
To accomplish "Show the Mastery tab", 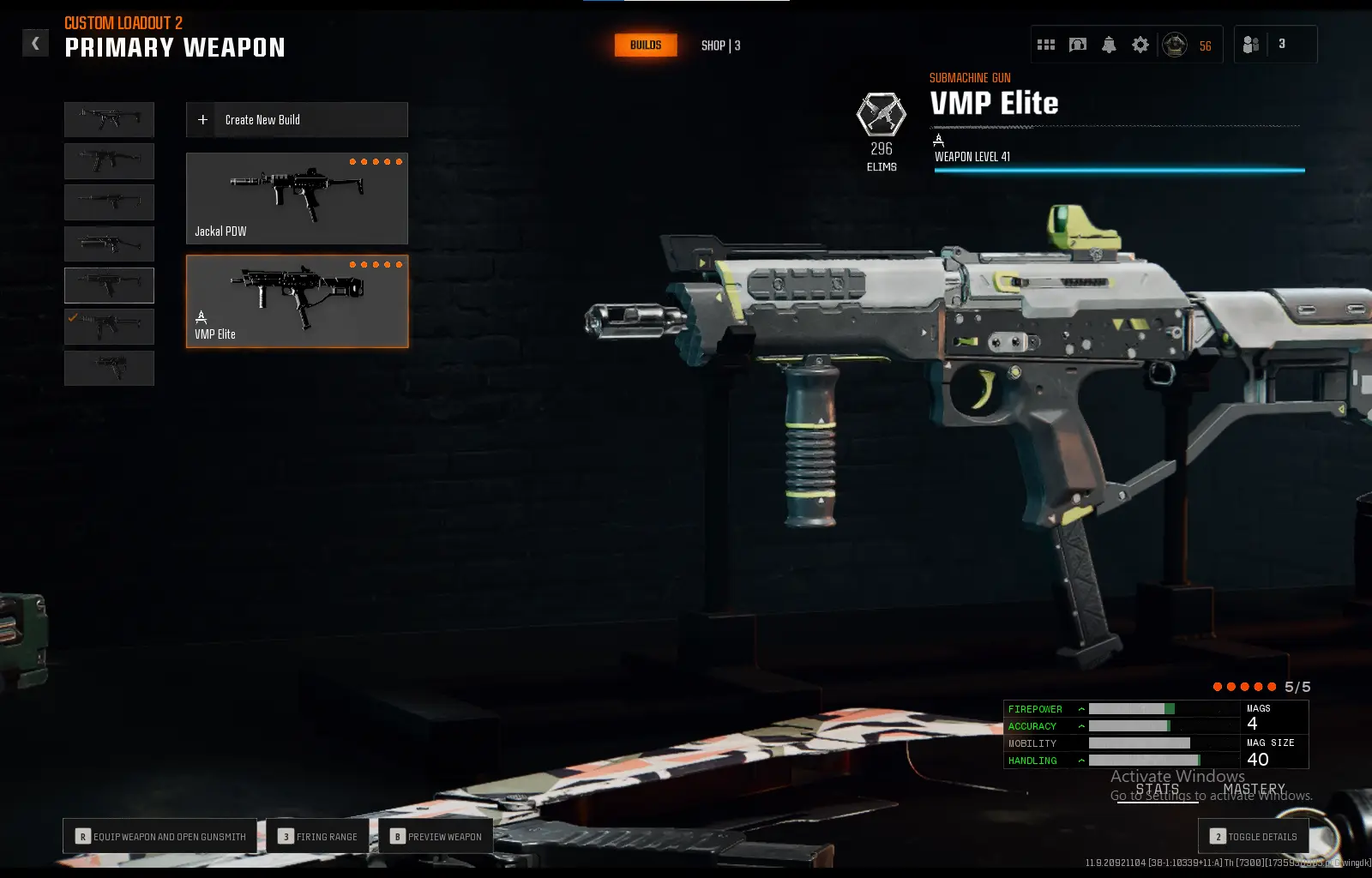I will [x=1254, y=789].
